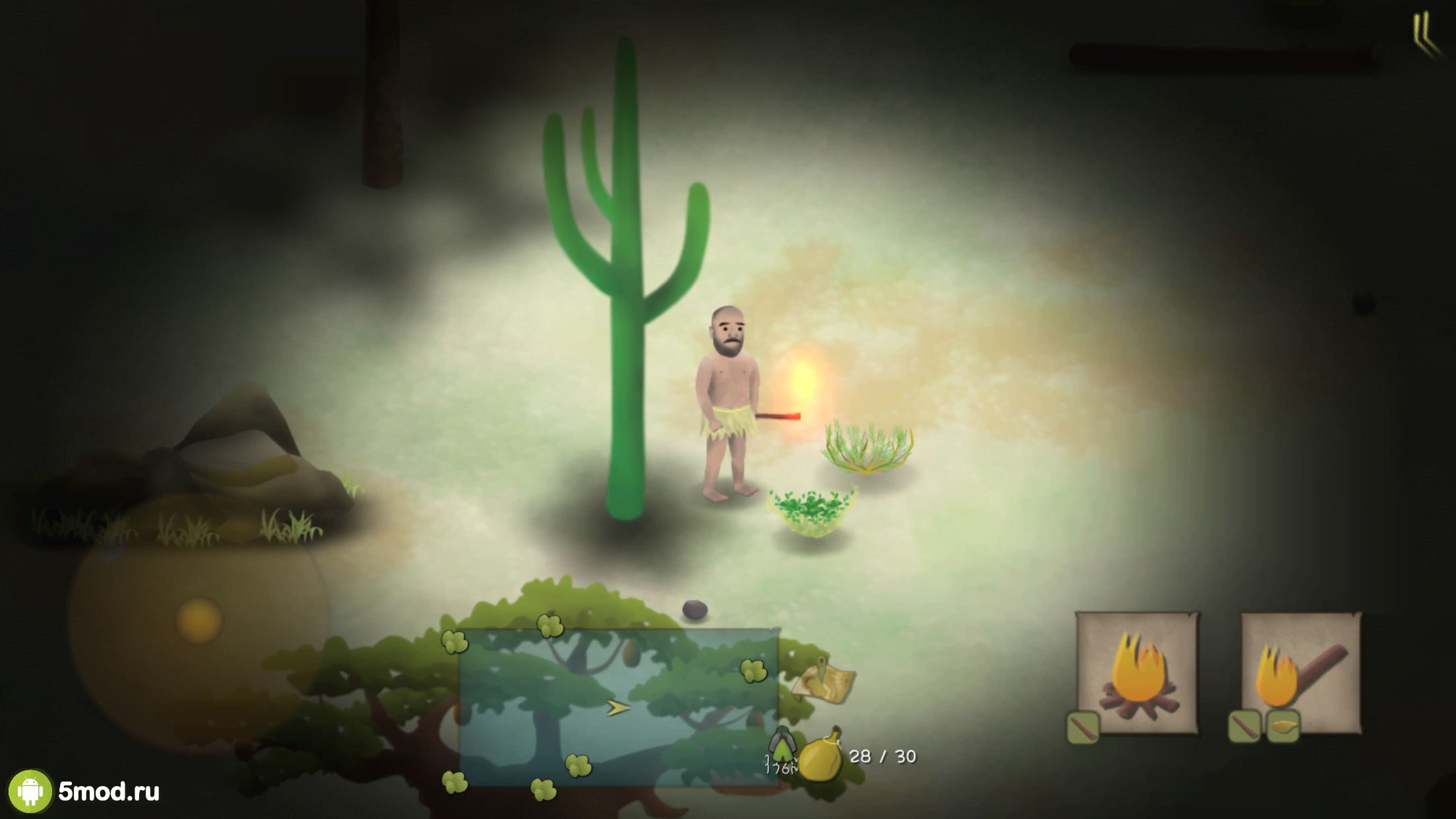
Task: Craft a campfire from the recipe card
Action: coord(1137,672)
